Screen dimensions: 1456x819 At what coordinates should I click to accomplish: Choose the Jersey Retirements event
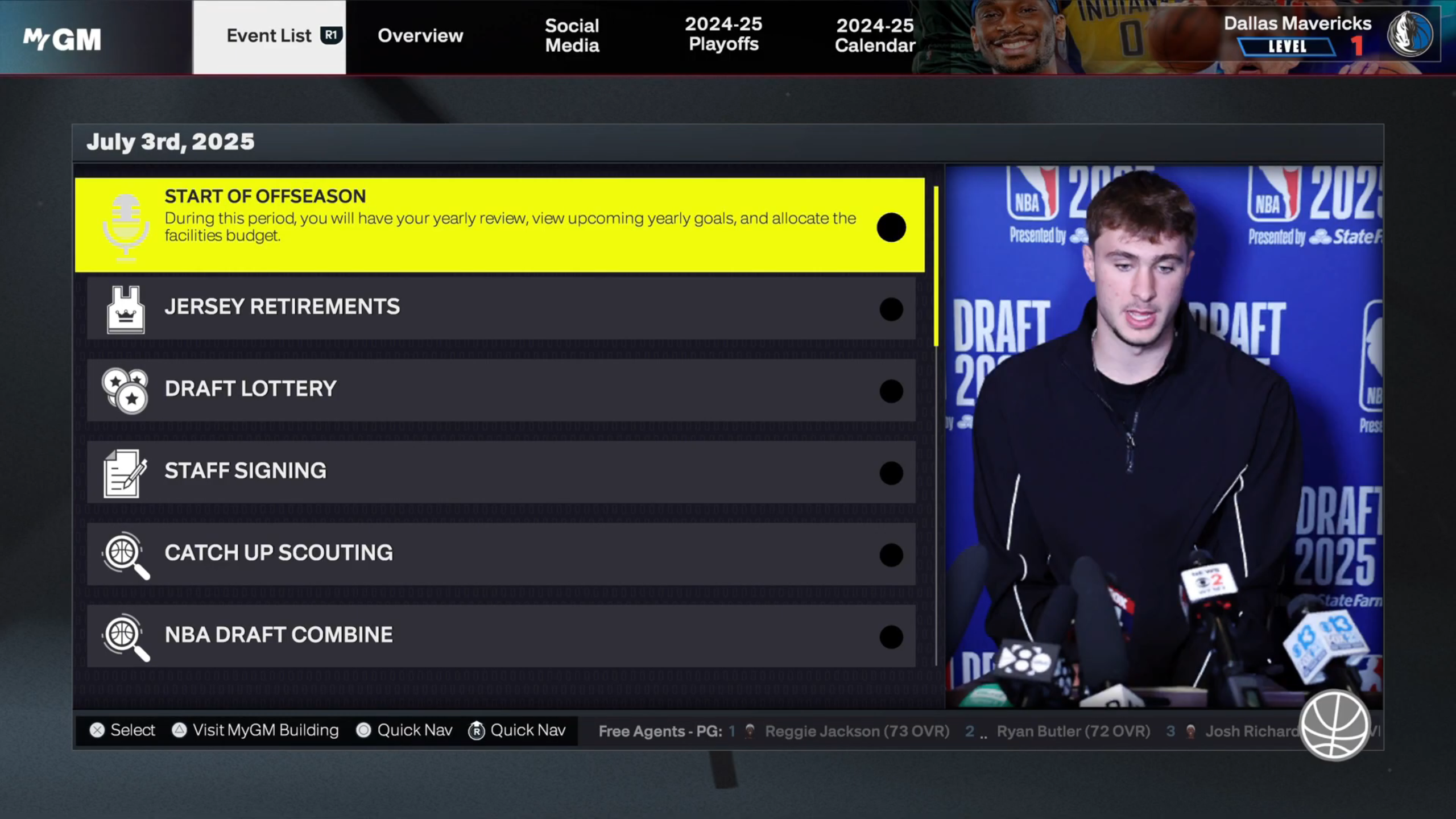pyautogui.click(x=500, y=308)
